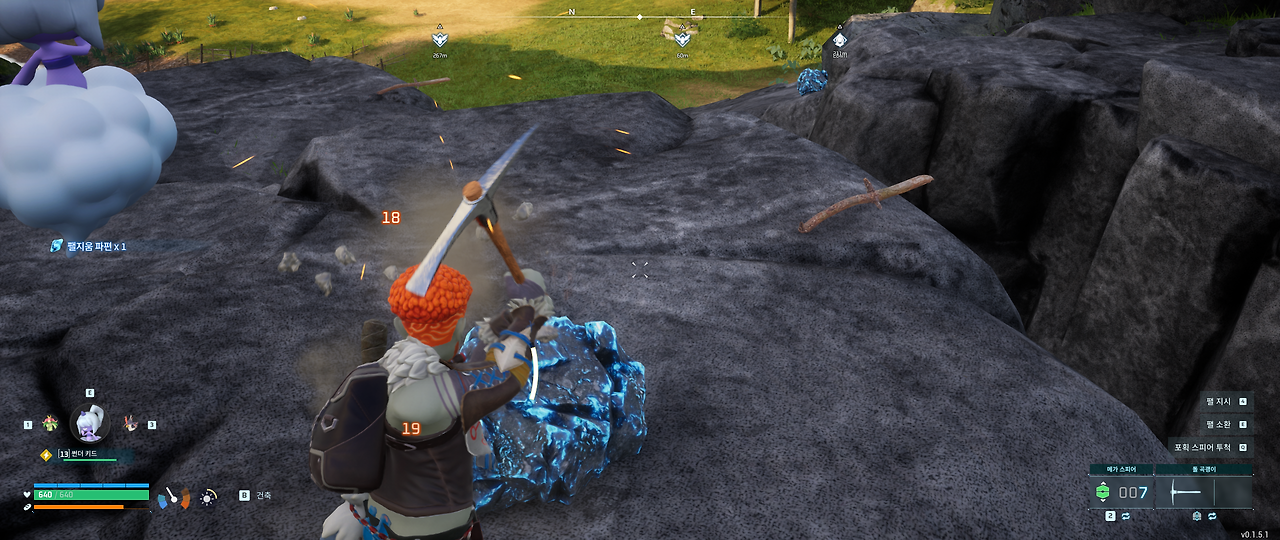Click the compass marker showing 267m

point(439,39)
